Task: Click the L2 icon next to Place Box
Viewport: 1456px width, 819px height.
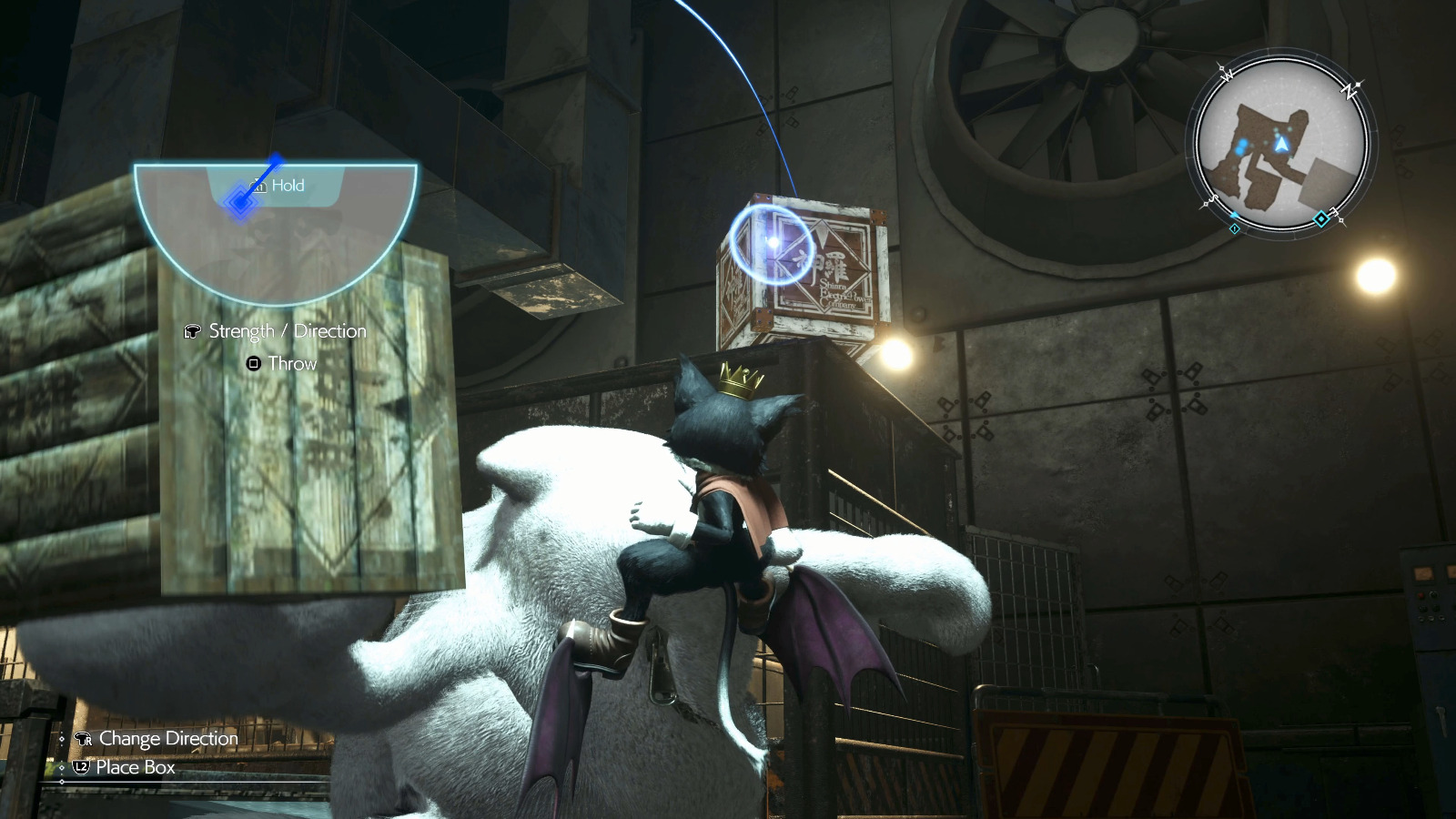Action: pos(80,767)
